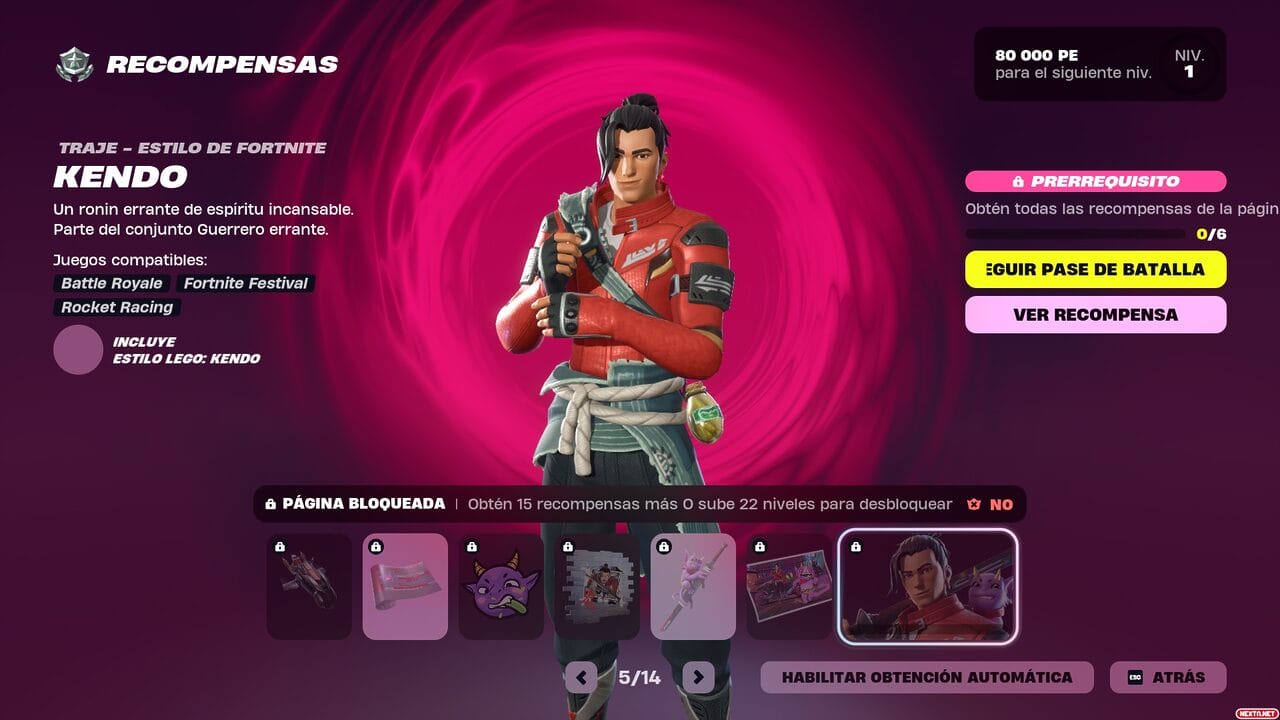This screenshot has width=1280, height=720.
Task: Select the Battle Royale compatibility tag
Action: coord(111,283)
